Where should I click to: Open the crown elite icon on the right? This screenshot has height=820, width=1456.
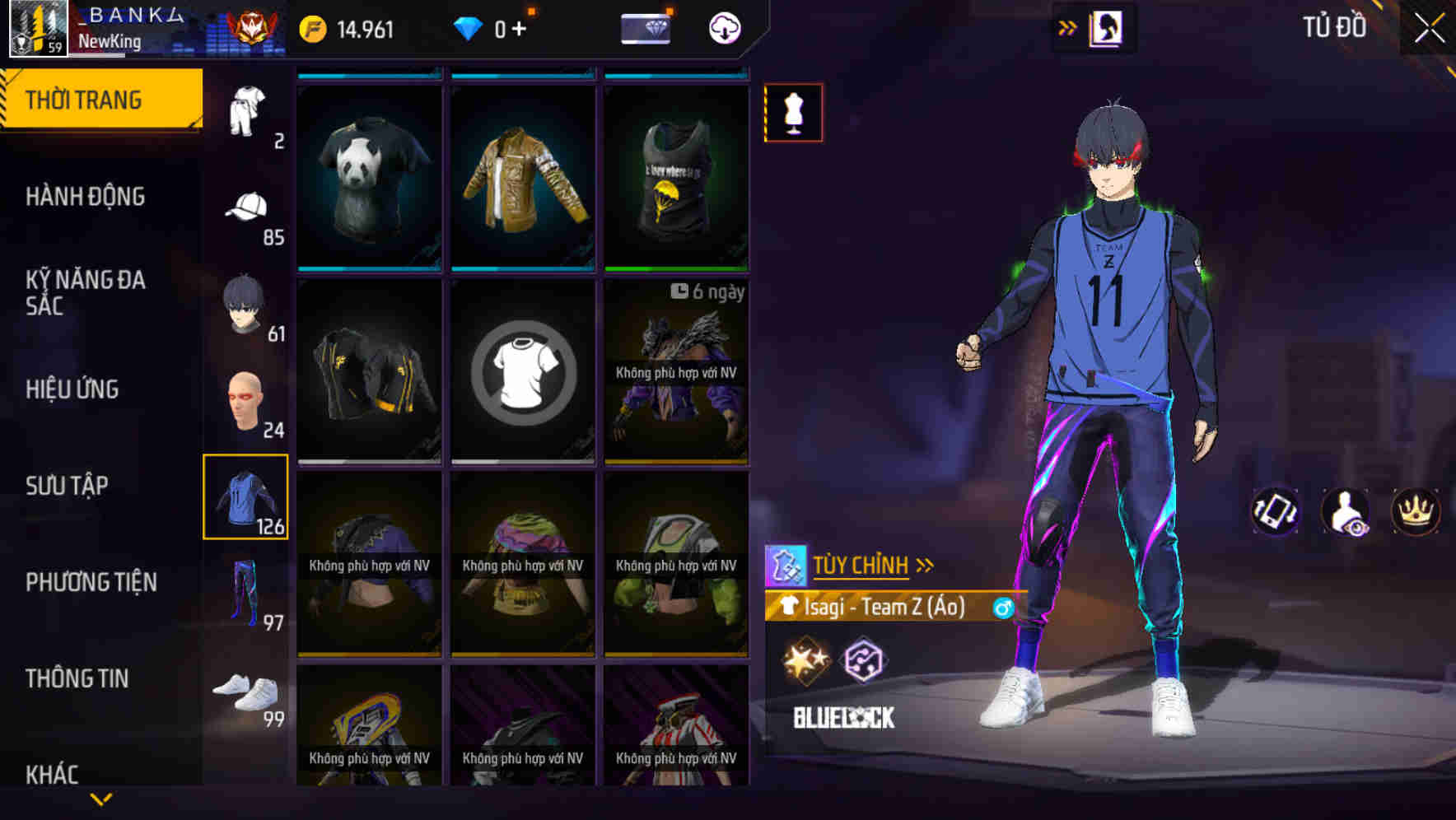coord(1414,511)
